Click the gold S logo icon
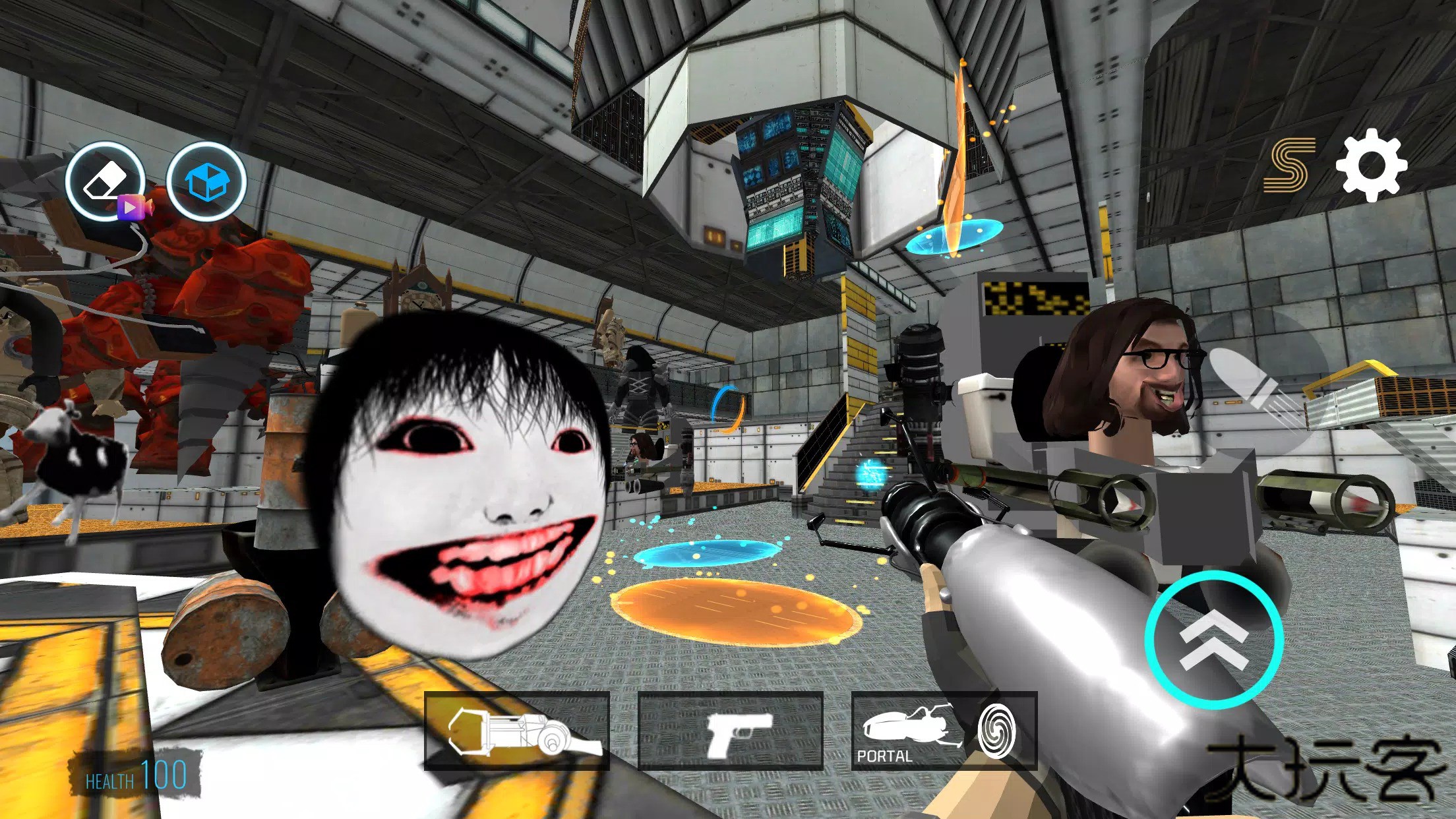 1289,165
